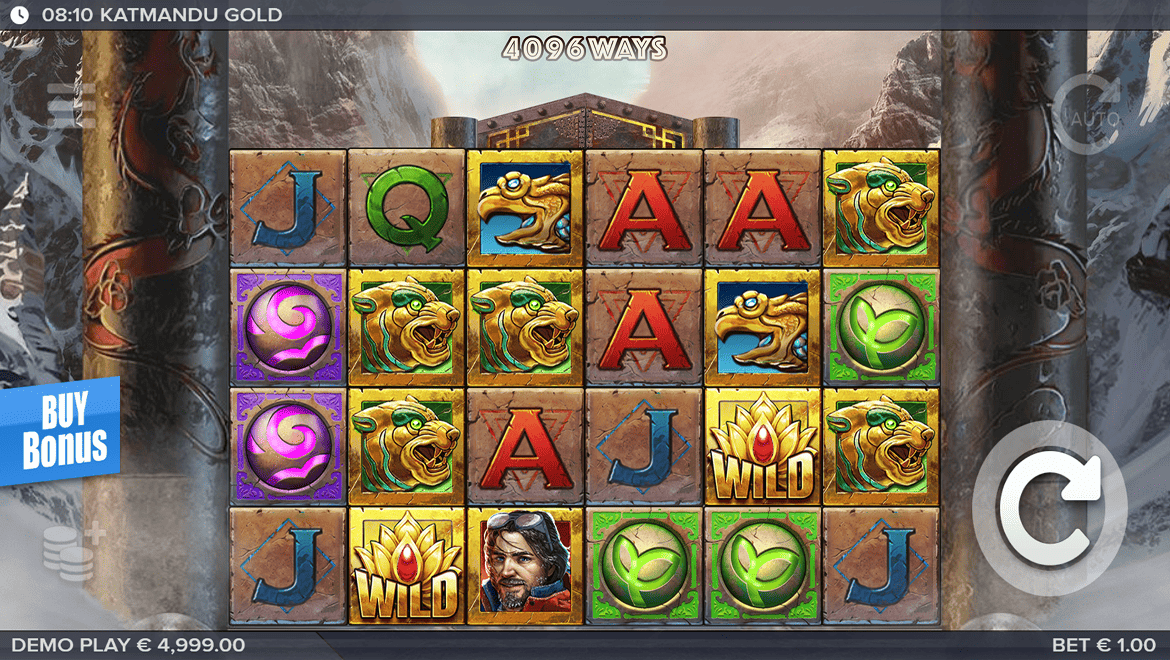Open the hamburger menu
Image resolution: width=1170 pixels, height=660 pixels.
[72, 105]
